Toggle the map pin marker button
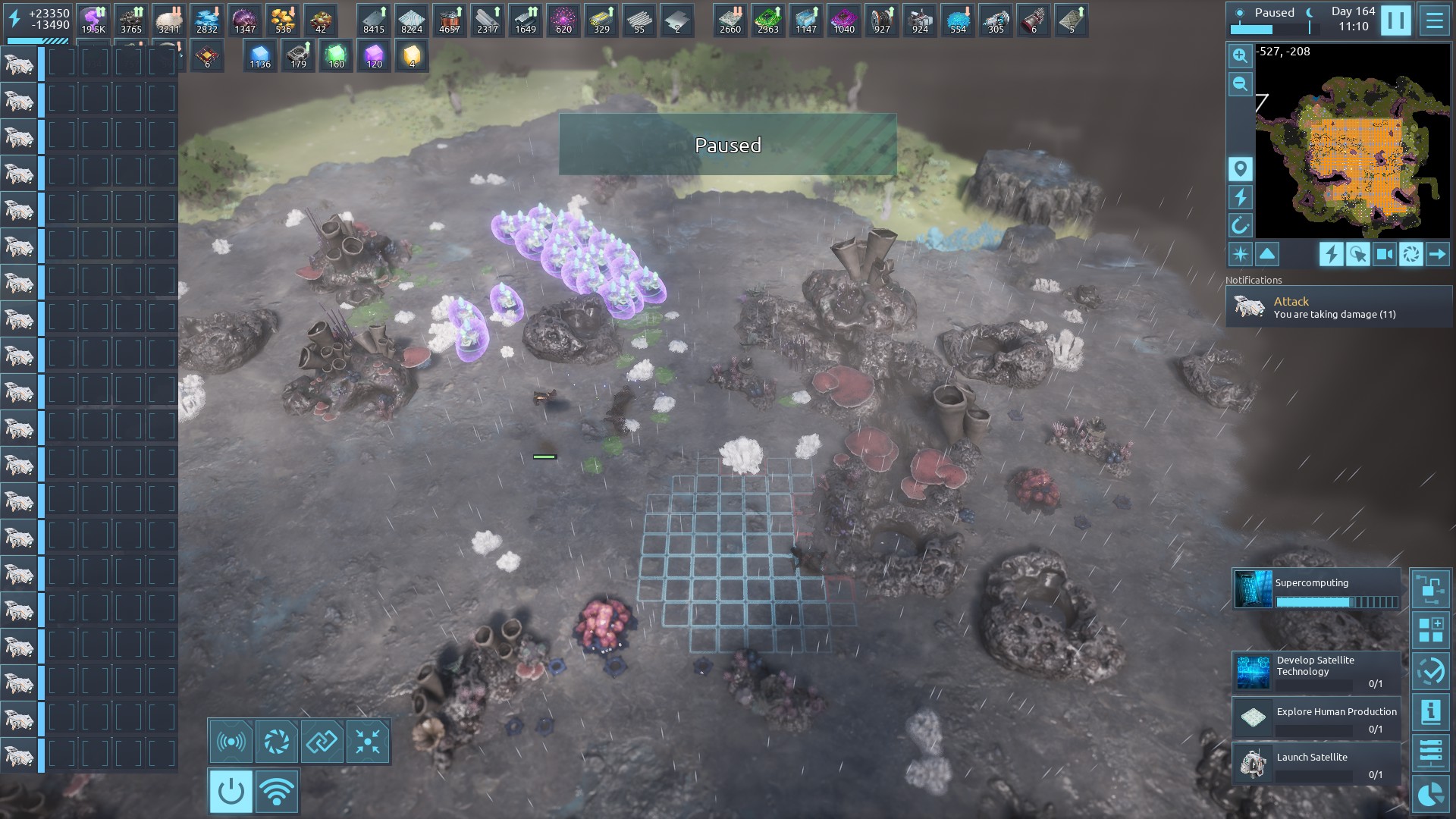This screenshot has height=819, width=1456. 1240,168
